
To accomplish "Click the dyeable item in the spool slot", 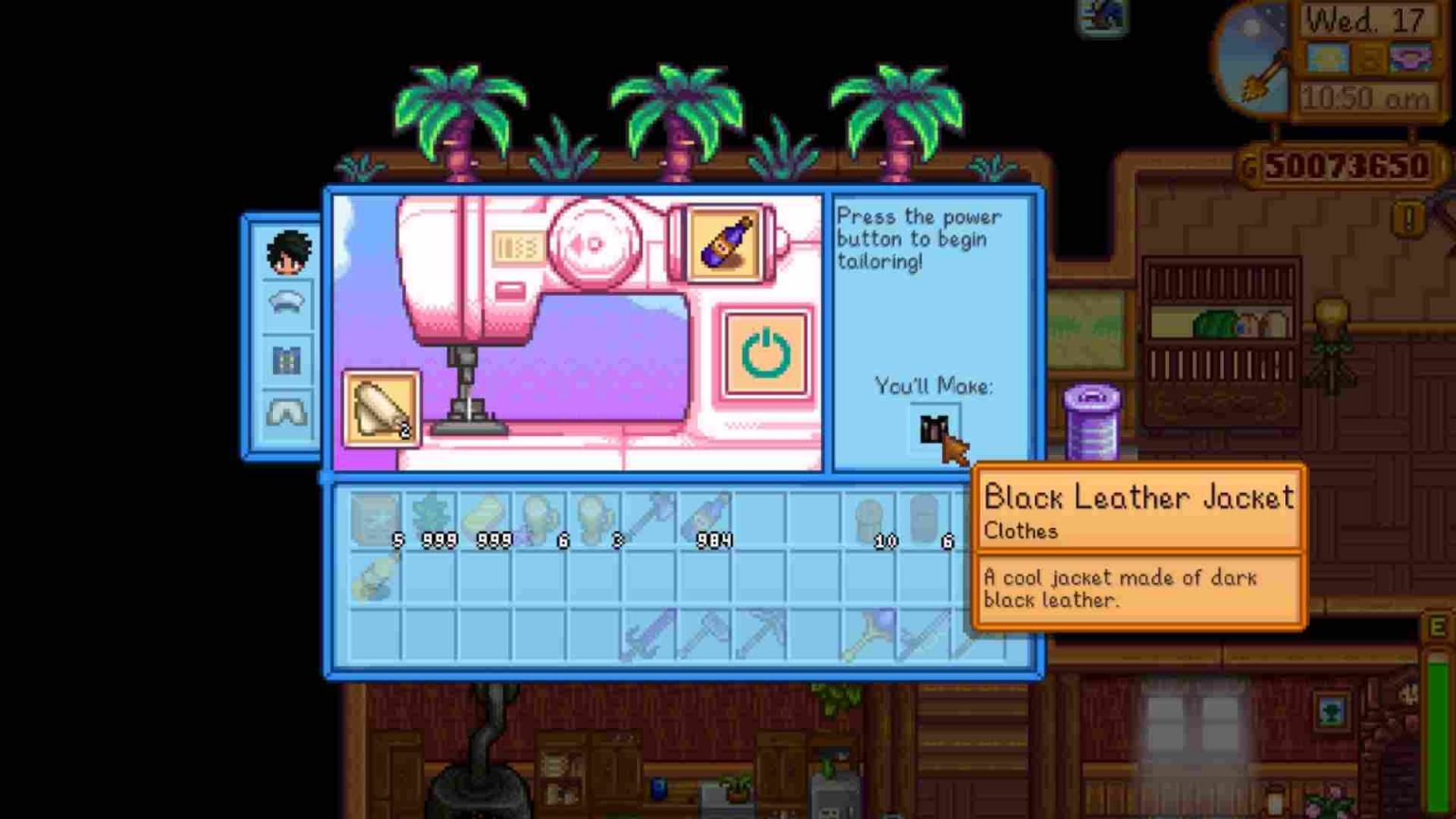I will 723,243.
